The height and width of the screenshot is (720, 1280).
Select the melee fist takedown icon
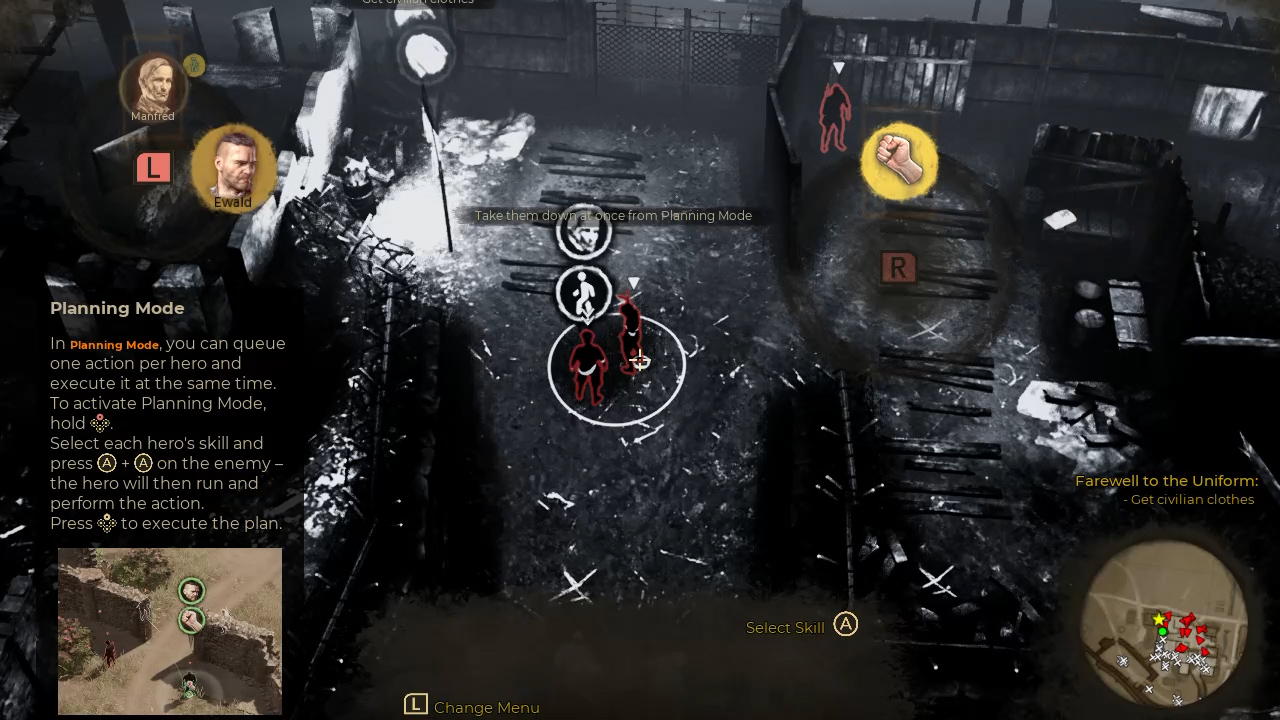point(898,160)
